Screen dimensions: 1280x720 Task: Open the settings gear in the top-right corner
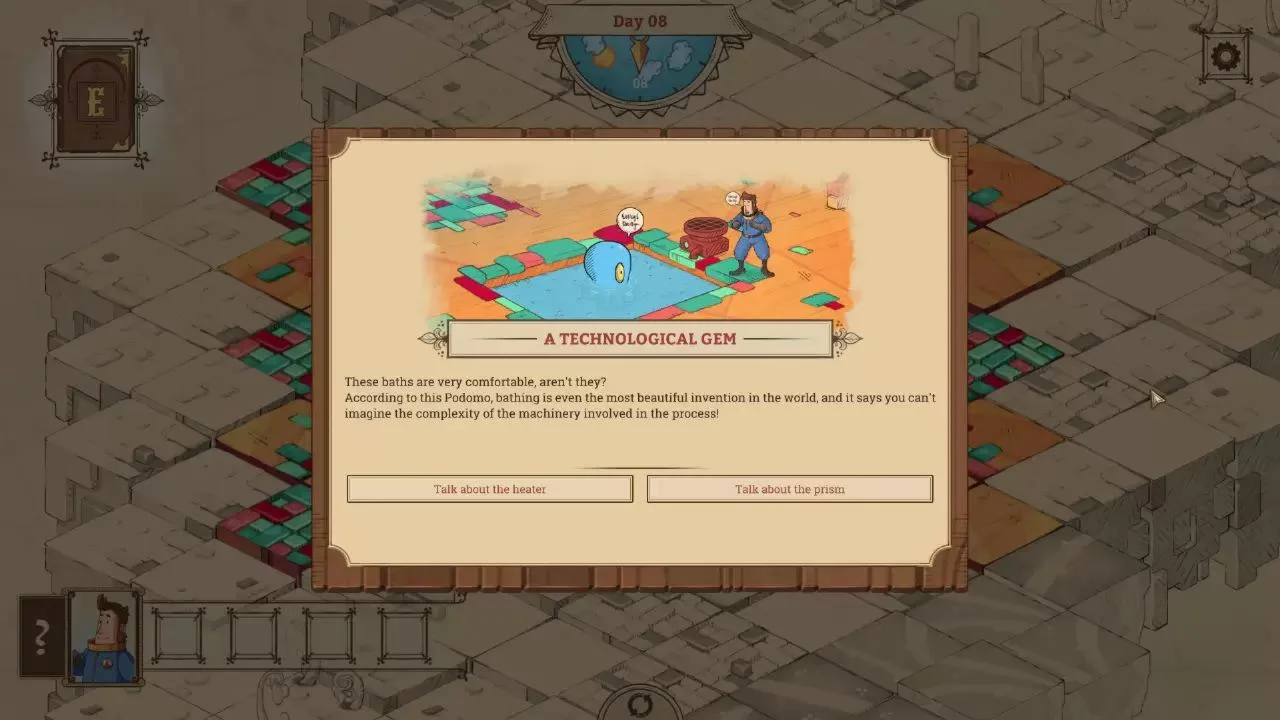[1226, 57]
